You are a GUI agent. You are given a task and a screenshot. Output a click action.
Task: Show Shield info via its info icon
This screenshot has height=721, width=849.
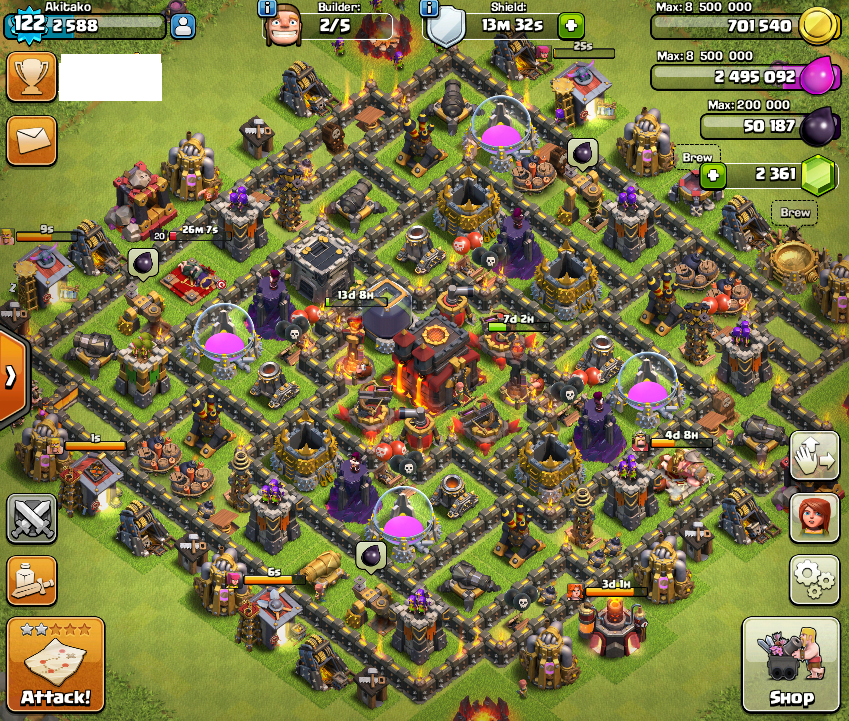[430, 8]
